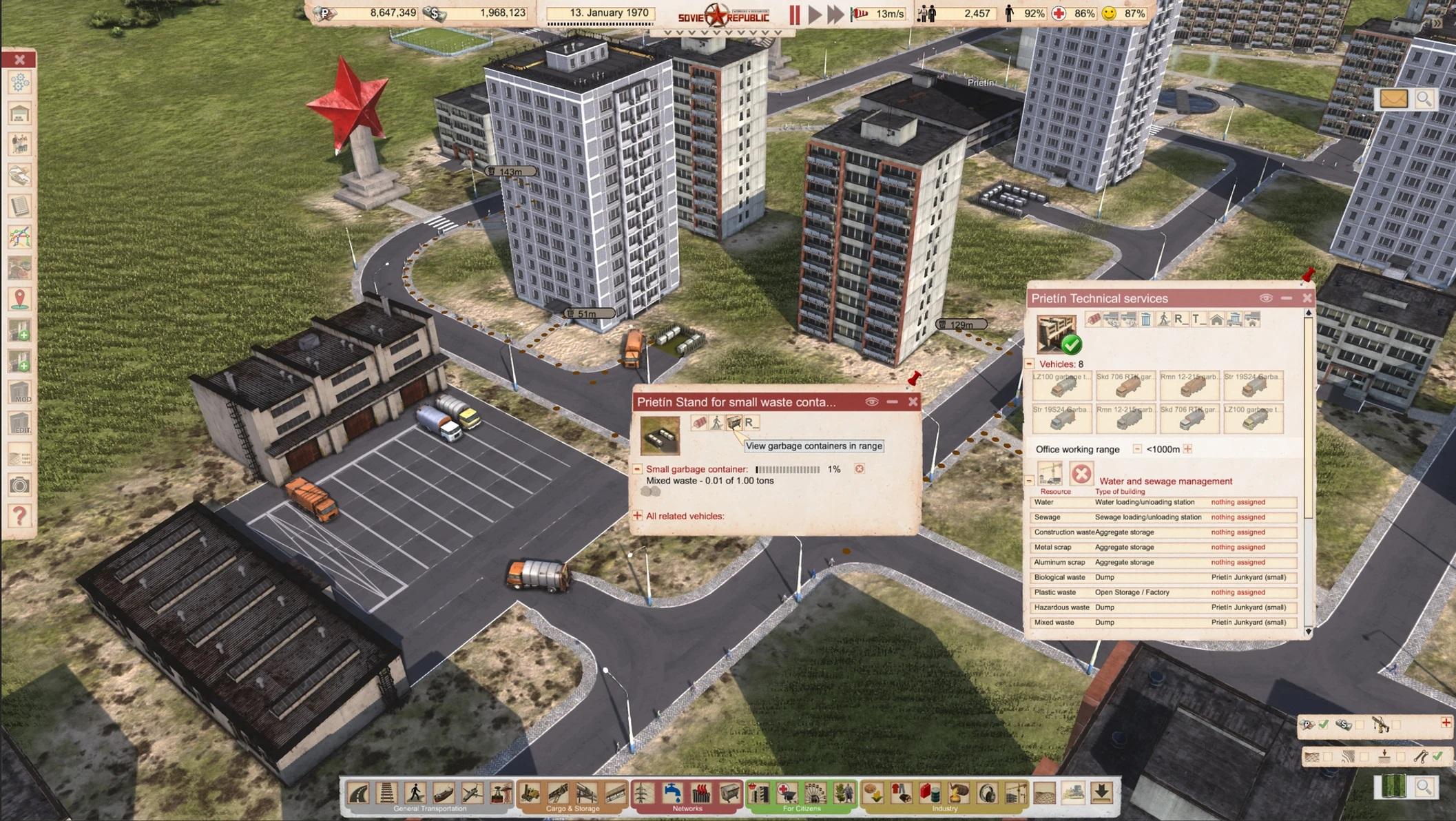Open the water tap networks menu
This screenshot has height=821, width=1456.
tap(672, 793)
